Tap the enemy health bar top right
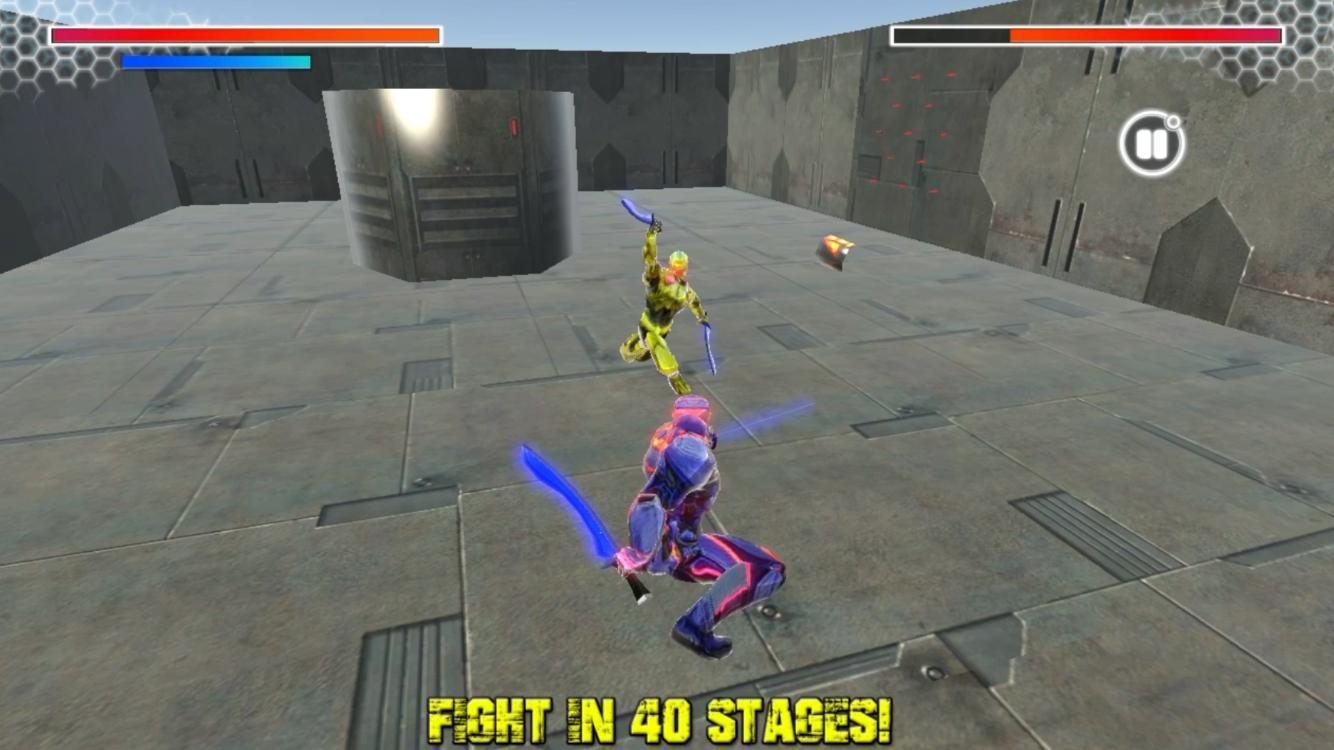Screen dimensions: 1334x750 [x=1090, y=37]
